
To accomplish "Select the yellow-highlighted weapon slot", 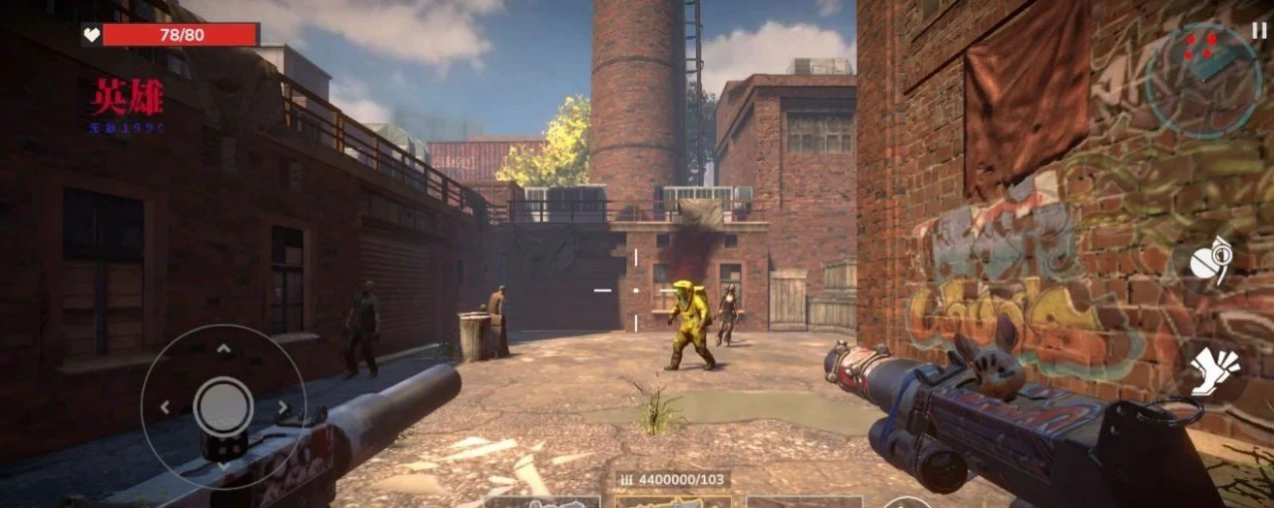I will coord(672,501).
